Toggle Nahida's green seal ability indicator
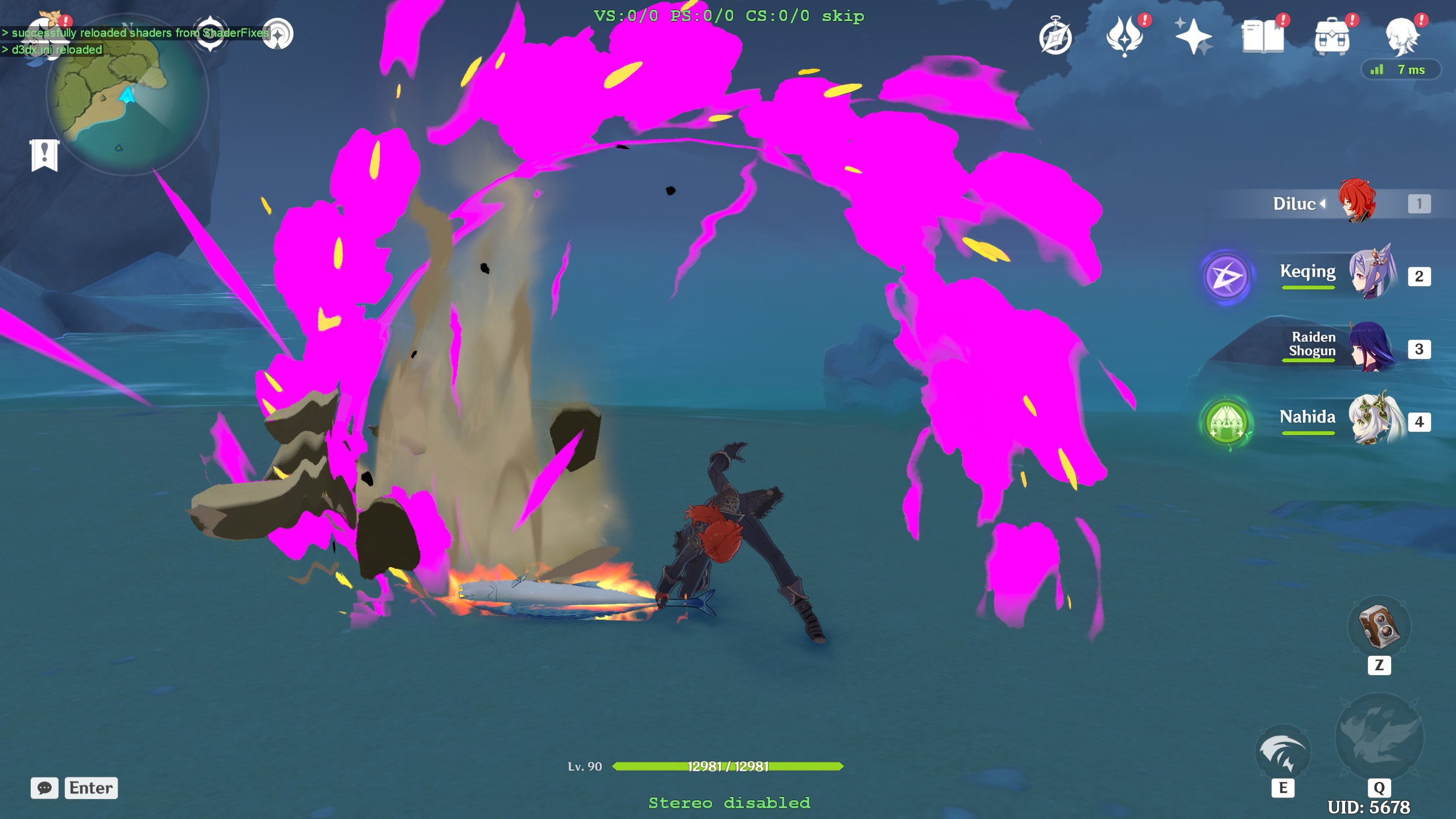Viewport: 1456px width, 819px height. (1226, 422)
